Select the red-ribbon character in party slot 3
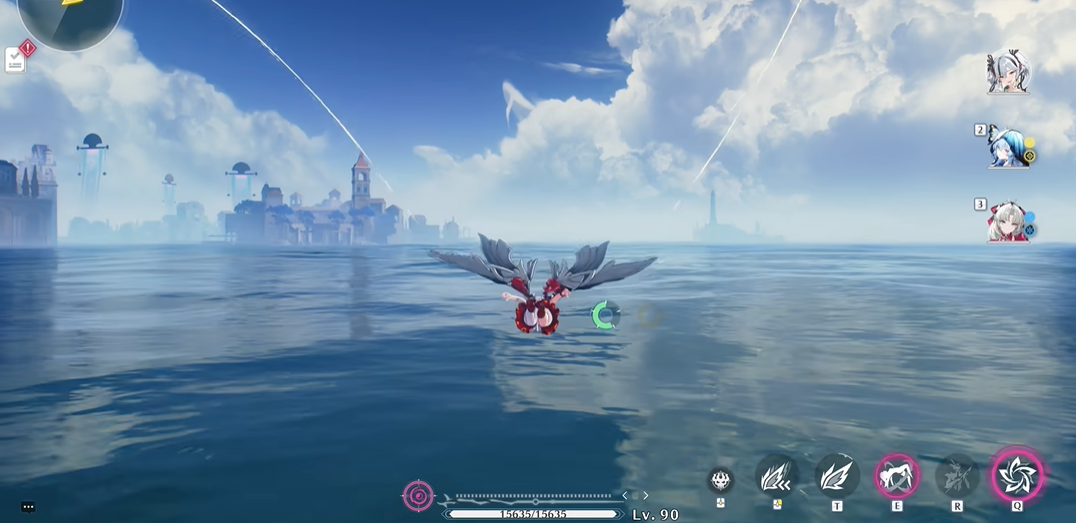The width and height of the screenshot is (1076, 523). coord(1007,222)
